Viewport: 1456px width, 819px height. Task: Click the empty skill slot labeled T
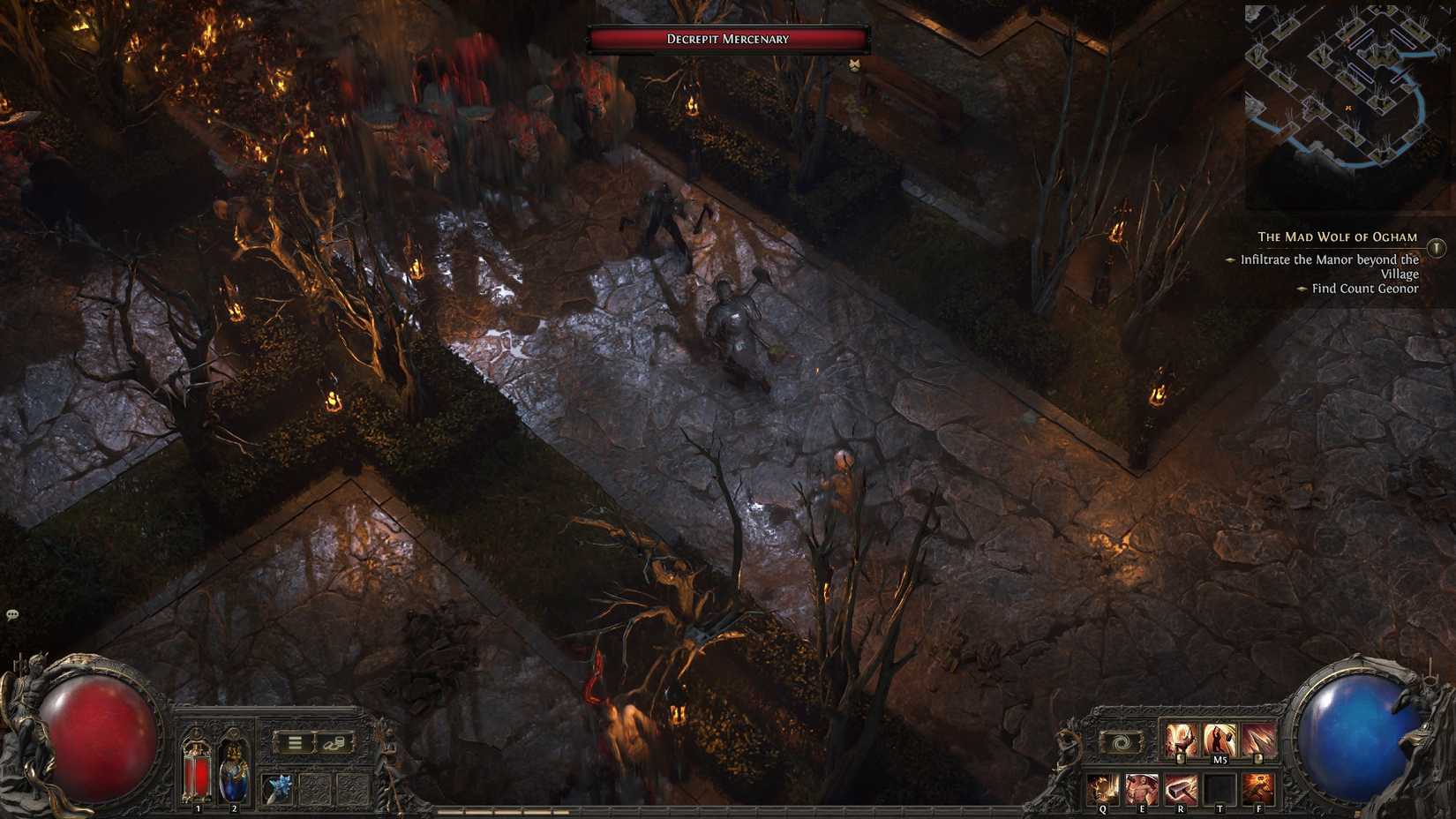(x=1220, y=788)
